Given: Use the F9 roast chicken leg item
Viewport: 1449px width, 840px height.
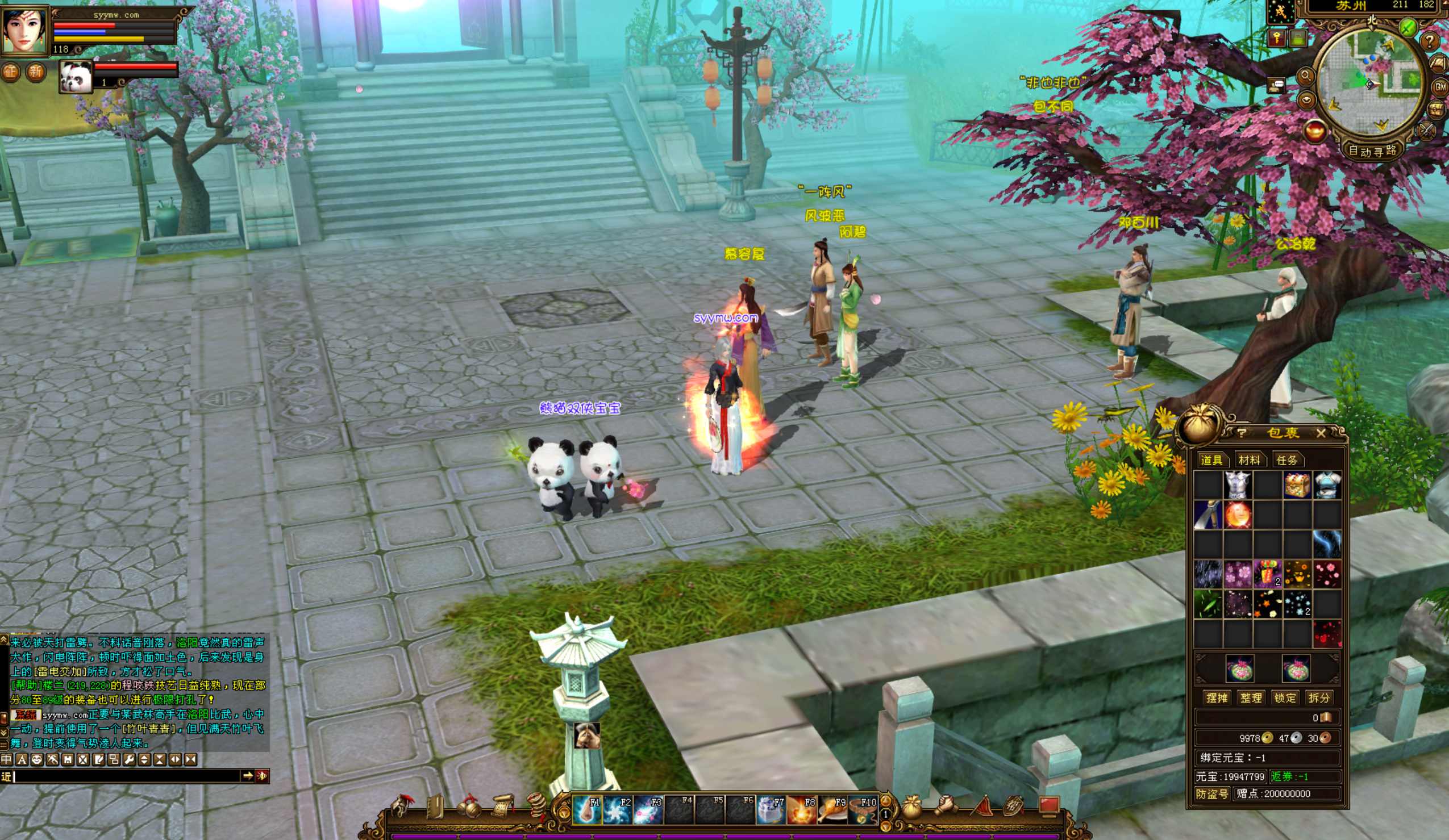Looking at the screenshot, I should (x=832, y=810).
